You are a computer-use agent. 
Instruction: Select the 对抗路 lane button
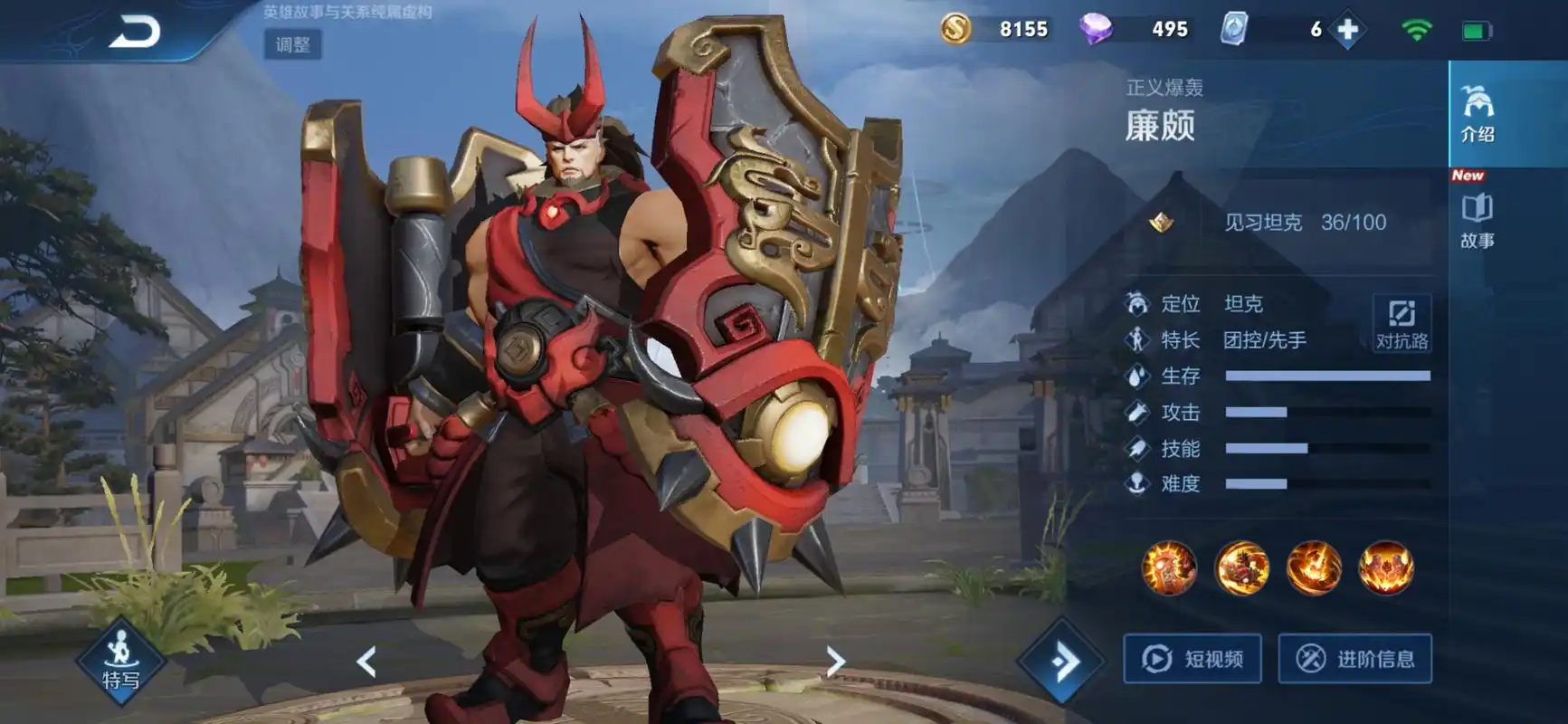1402,324
